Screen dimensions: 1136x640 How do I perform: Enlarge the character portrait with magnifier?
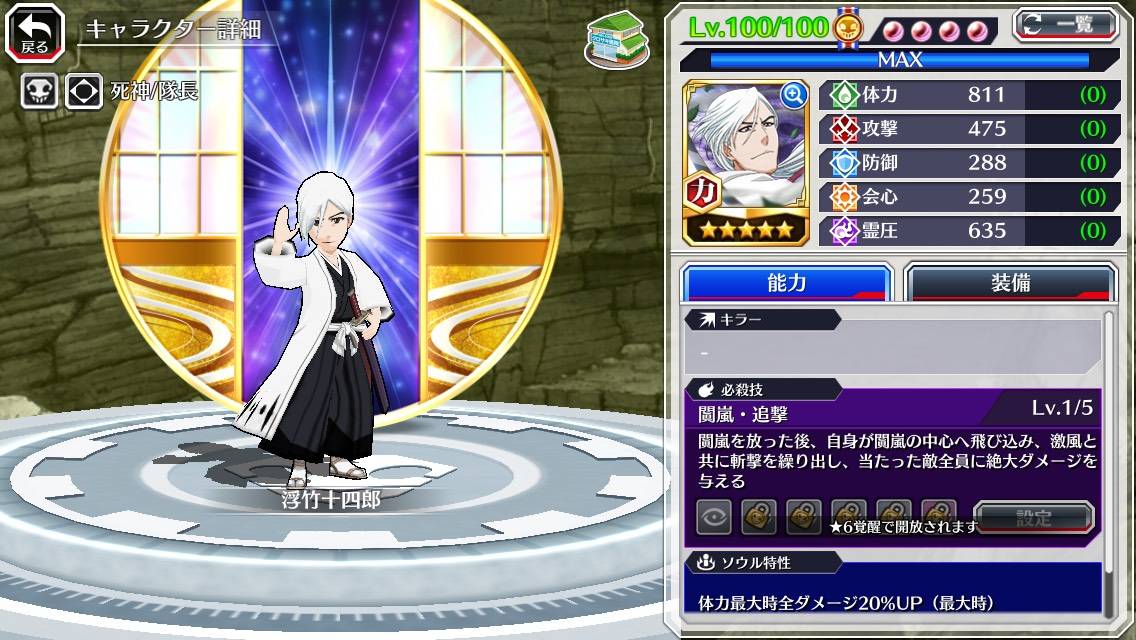tap(793, 95)
